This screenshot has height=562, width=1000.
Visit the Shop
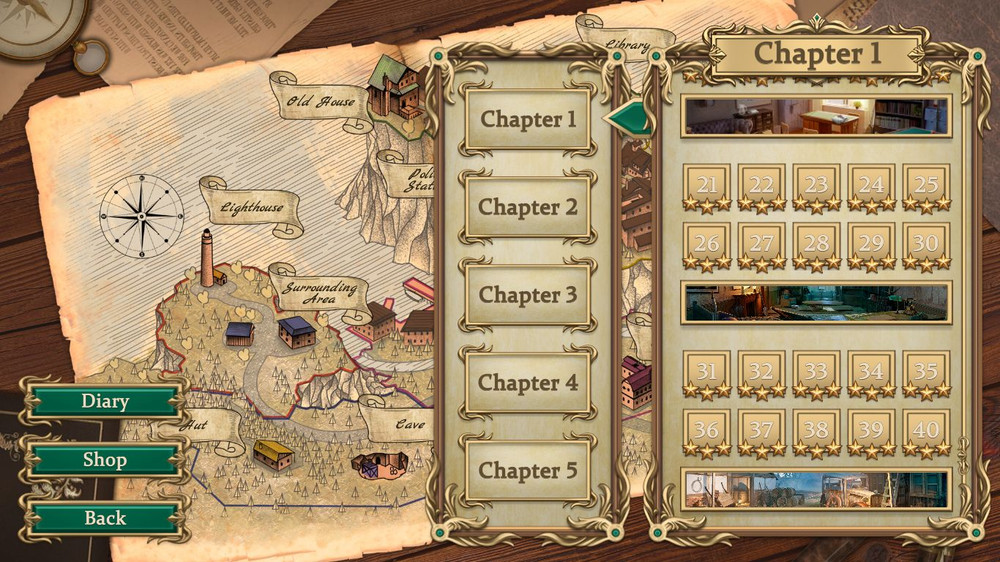tap(104, 460)
